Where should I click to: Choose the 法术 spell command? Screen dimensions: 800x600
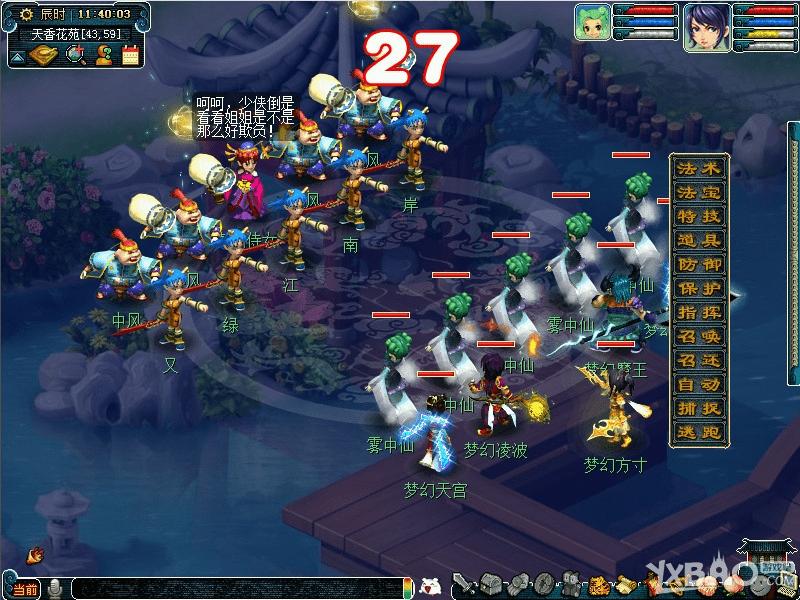pos(698,168)
